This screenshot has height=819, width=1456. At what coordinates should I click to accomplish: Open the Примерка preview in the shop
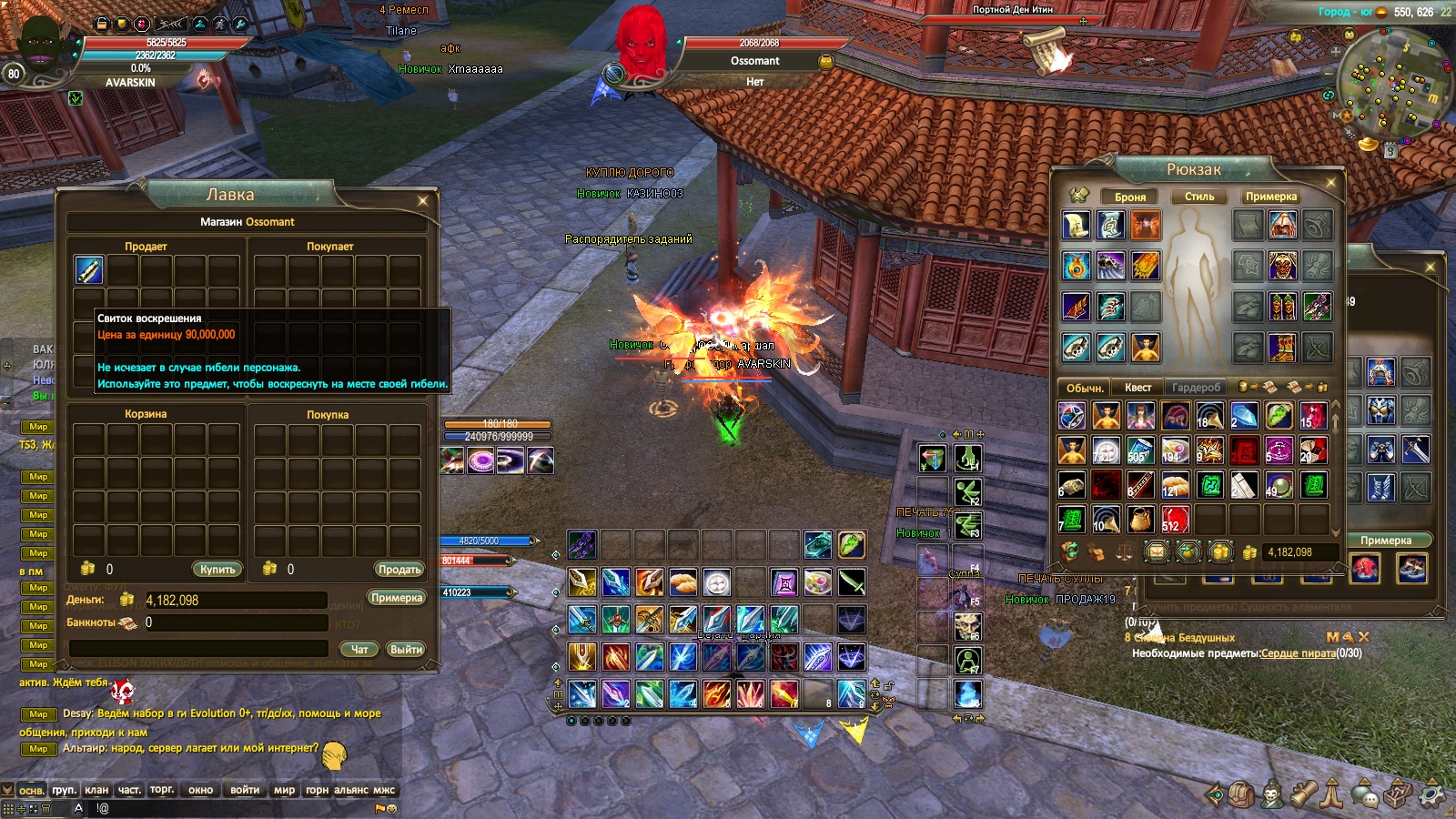click(397, 598)
